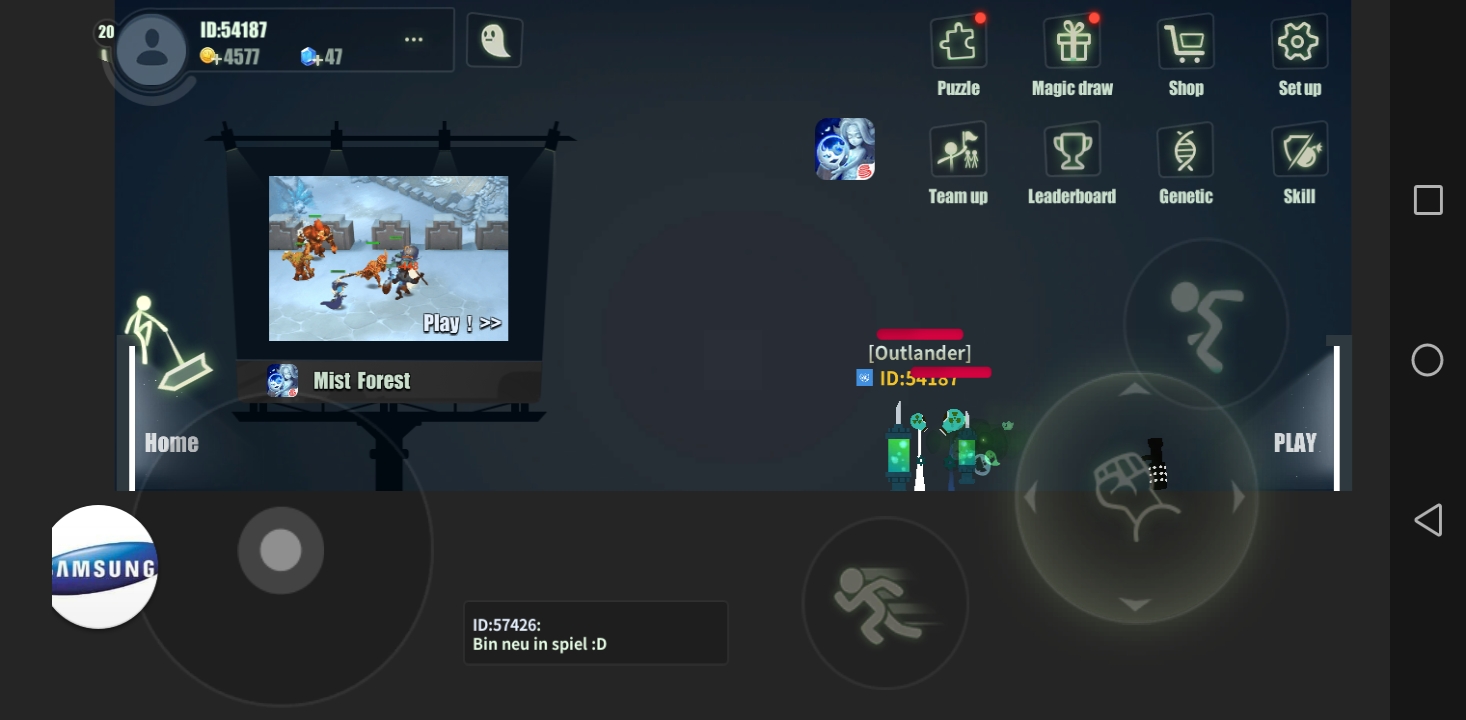Select the PLAY tab
Screen dimensions: 1466x720
click(1295, 442)
